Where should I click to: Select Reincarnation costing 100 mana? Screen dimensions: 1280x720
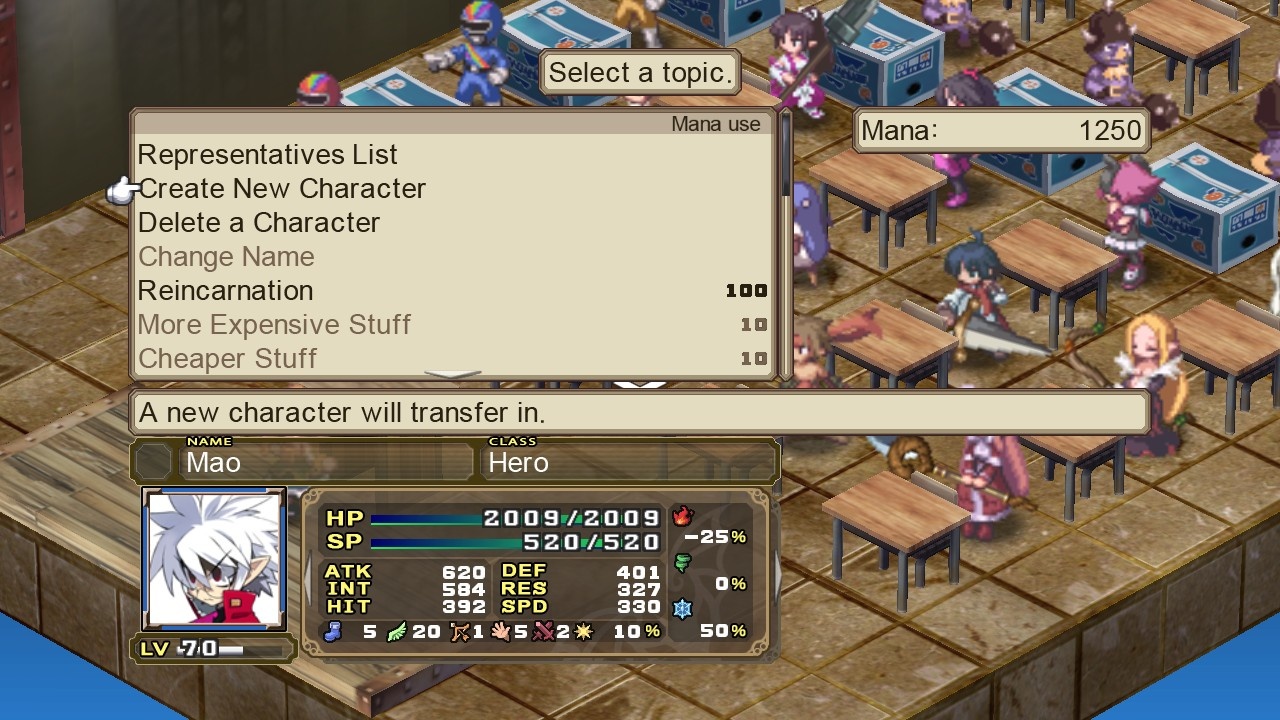pos(226,291)
